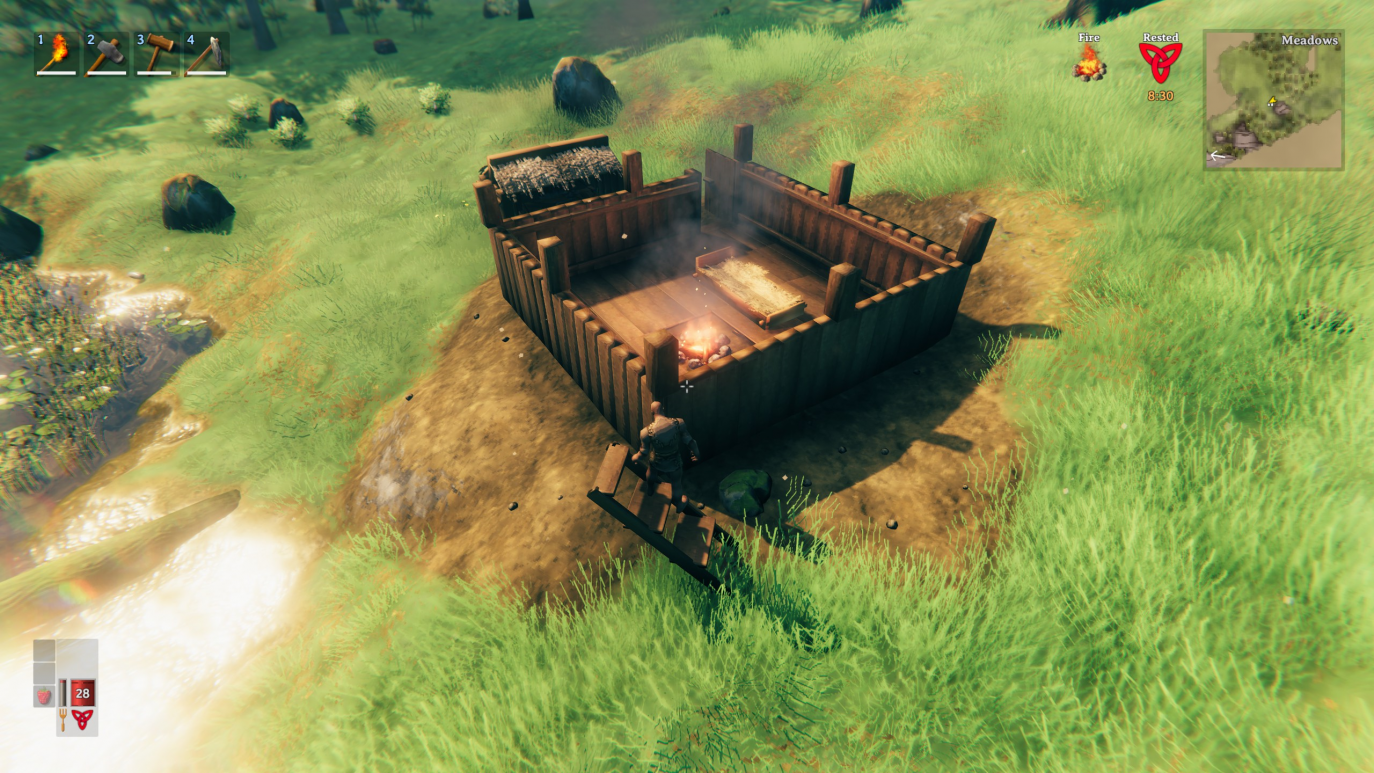Open the minimap in the top-right corner

(x=1272, y=100)
